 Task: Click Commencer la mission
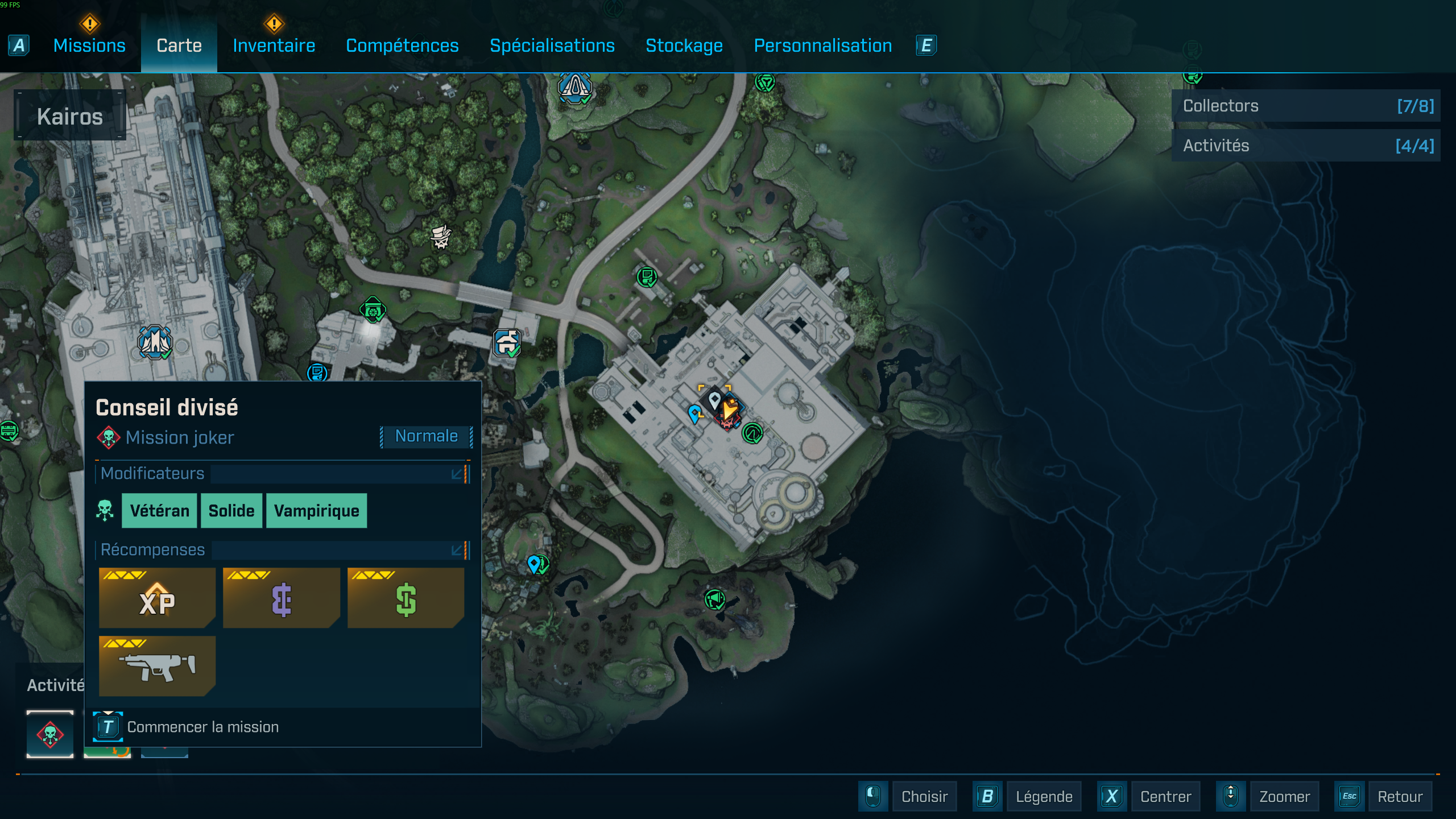point(202,726)
